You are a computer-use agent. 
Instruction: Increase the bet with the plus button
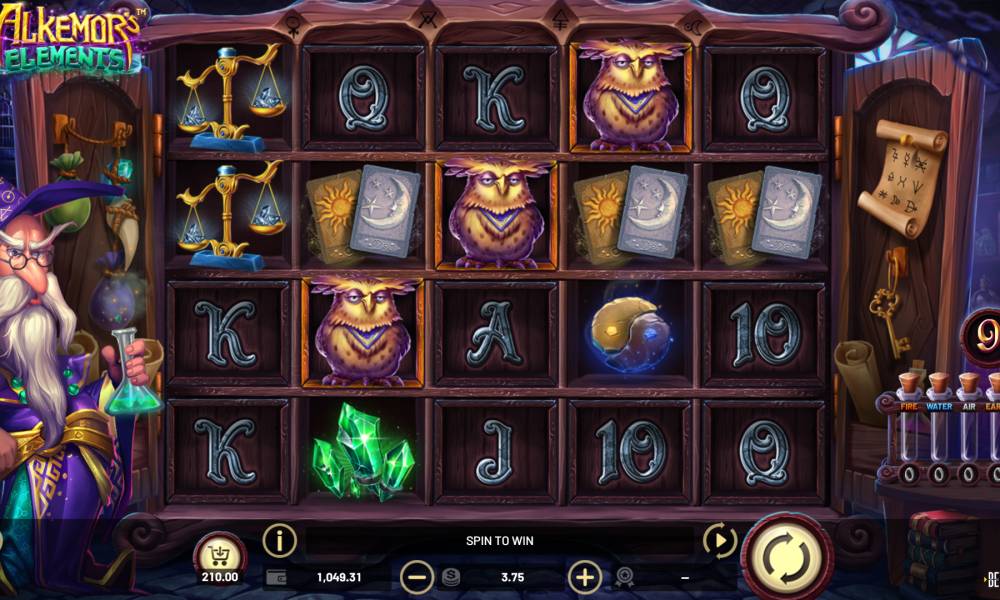click(584, 577)
